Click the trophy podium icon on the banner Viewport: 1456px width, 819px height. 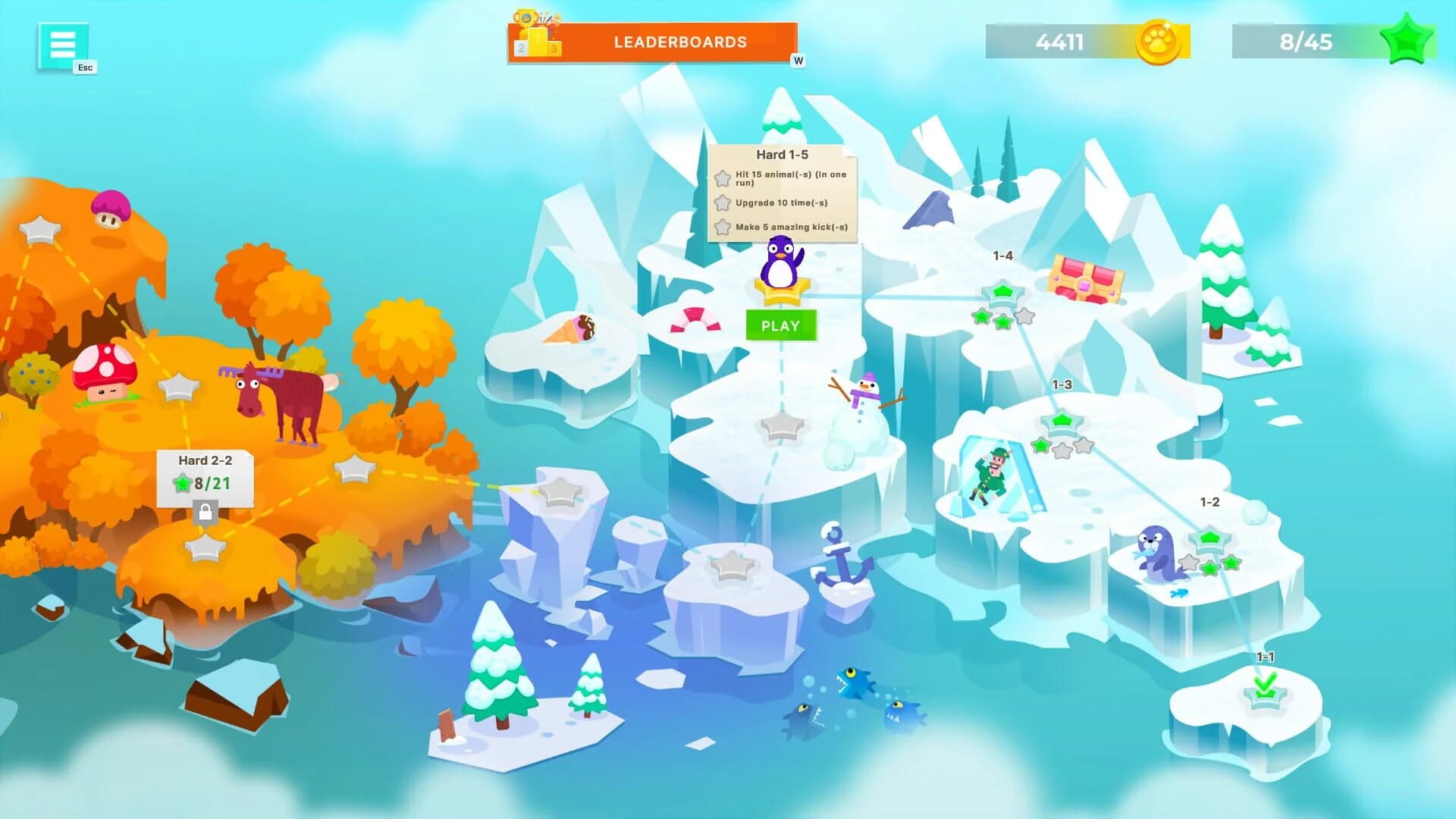click(x=540, y=34)
